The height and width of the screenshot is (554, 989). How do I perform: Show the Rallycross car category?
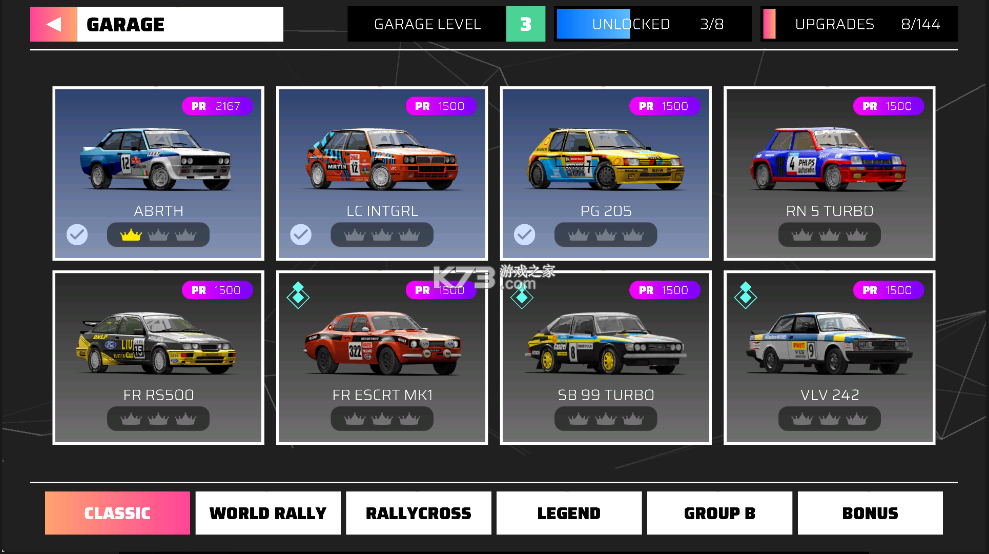pos(418,513)
